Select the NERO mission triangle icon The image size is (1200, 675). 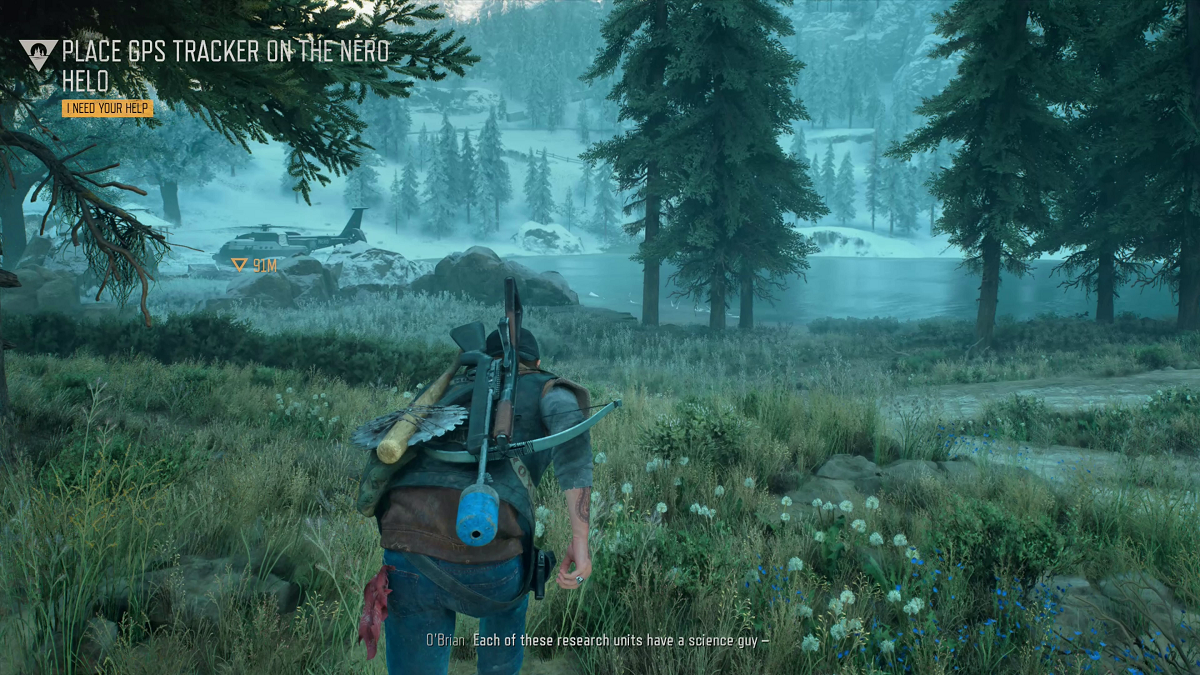click(38, 54)
